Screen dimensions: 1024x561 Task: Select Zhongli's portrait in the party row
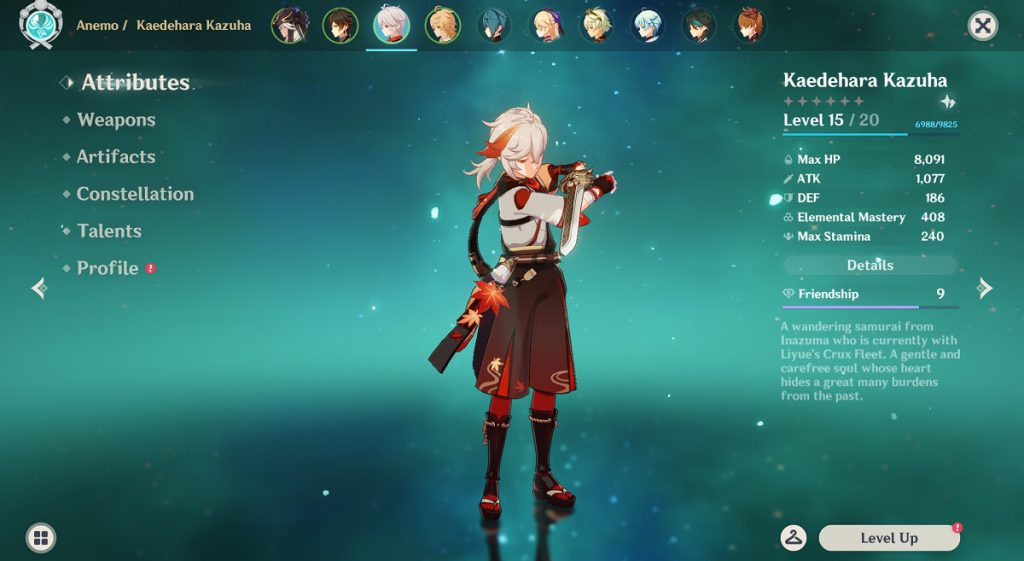click(x=340, y=26)
